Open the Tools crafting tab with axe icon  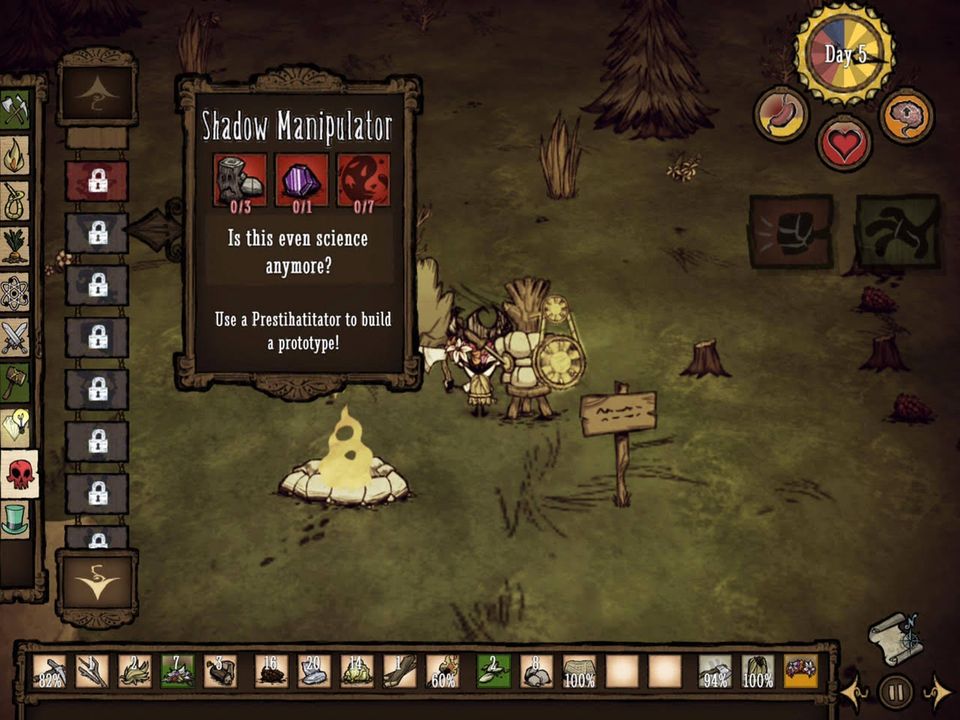pyautogui.click(x=15, y=108)
